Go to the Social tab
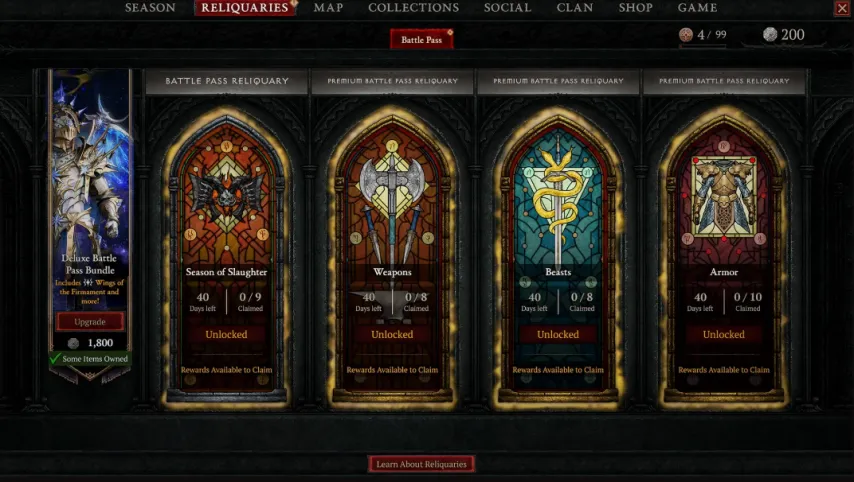854x482 pixels. 507,8
